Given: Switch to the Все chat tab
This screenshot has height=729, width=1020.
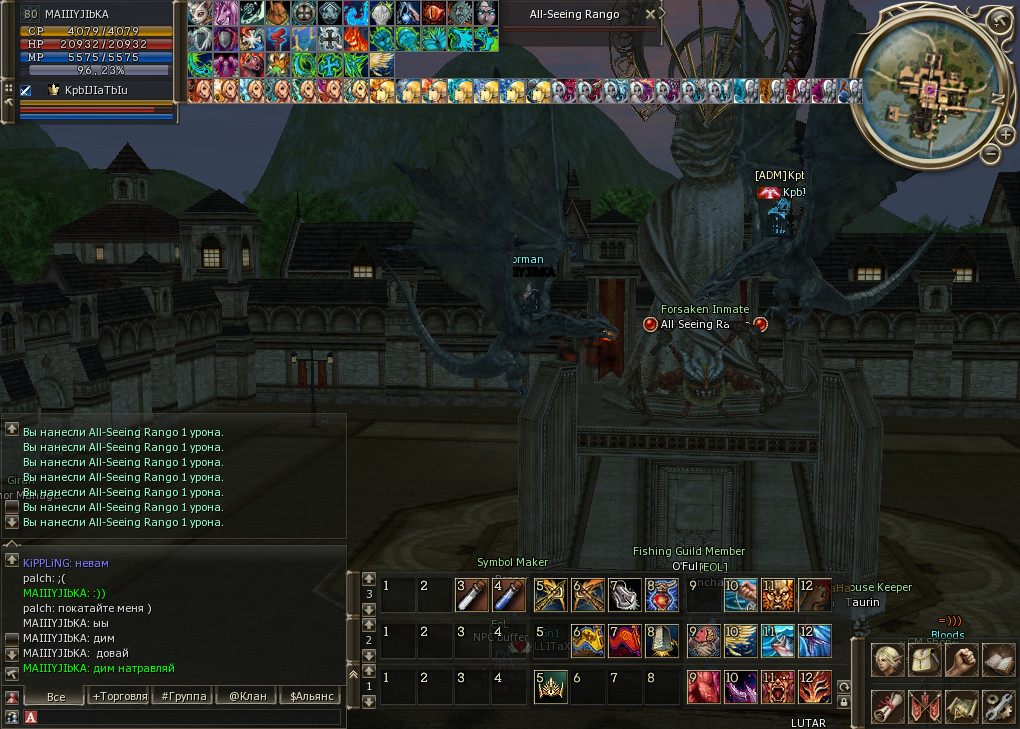Looking at the screenshot, I should pyautogui.click(x=56, y=696).
